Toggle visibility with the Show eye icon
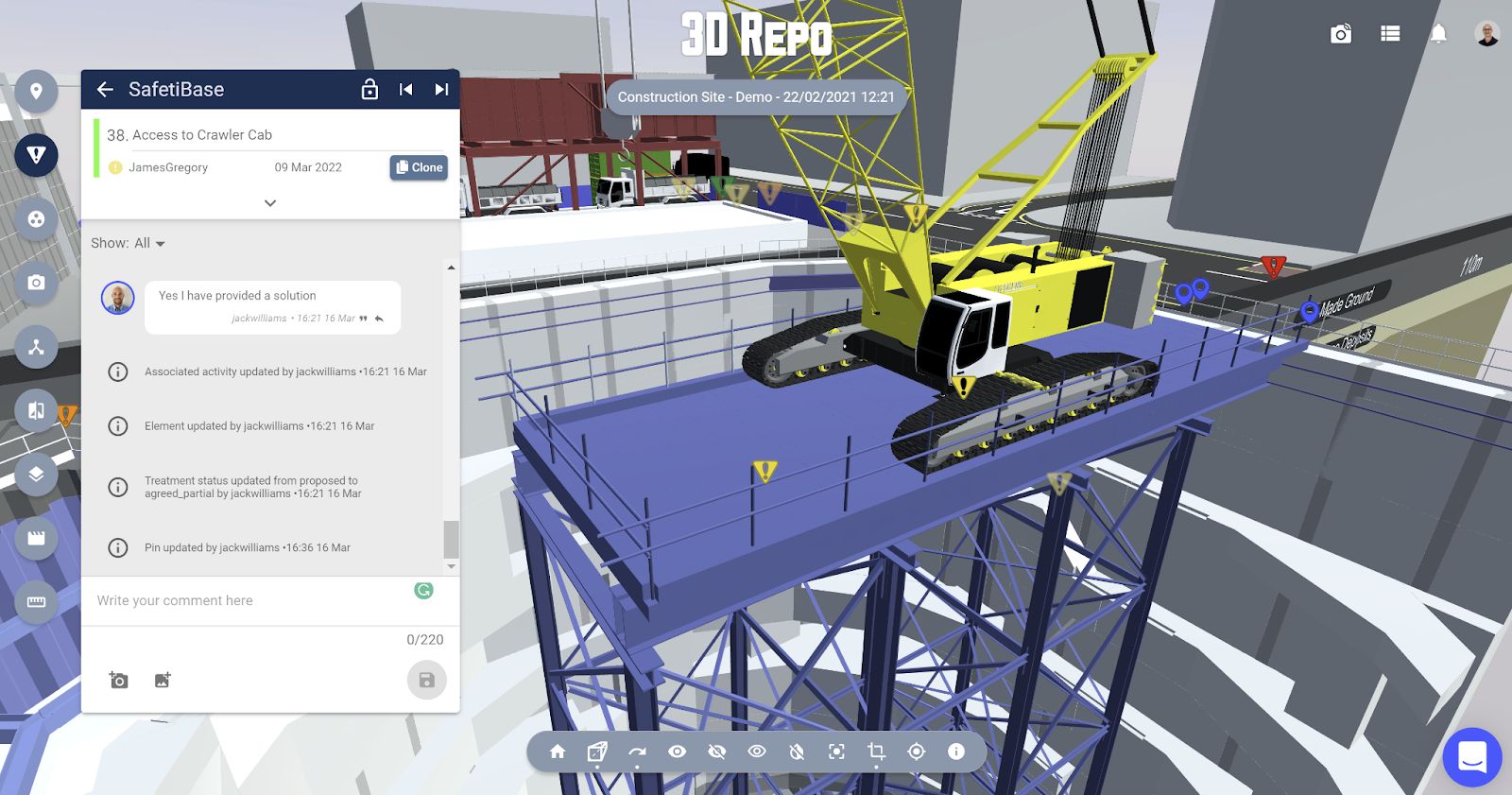This screenshot has height=795, width=1512. click(677, 752)
